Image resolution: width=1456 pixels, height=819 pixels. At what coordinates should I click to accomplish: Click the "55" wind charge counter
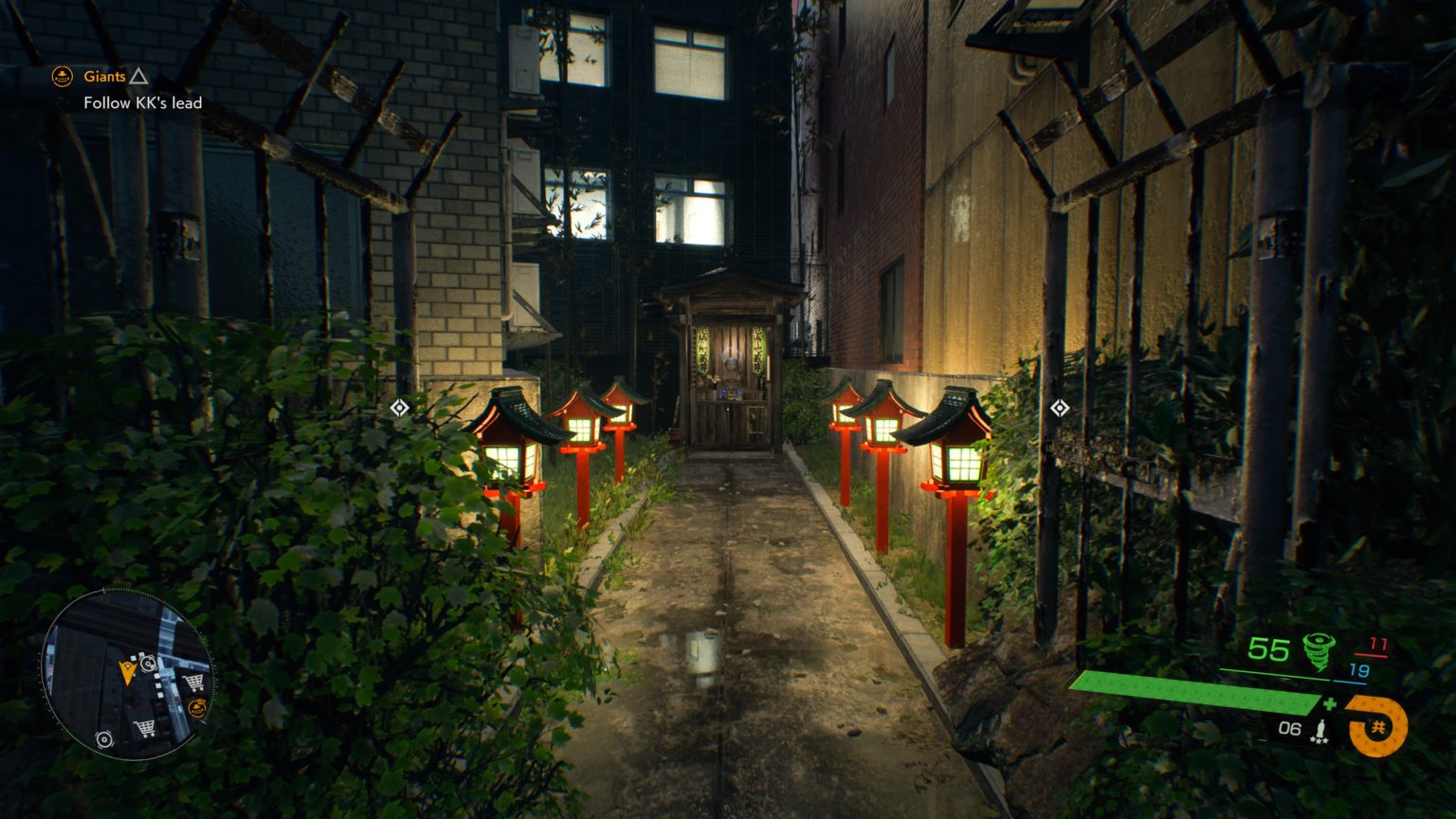(x=1269, y=647)
